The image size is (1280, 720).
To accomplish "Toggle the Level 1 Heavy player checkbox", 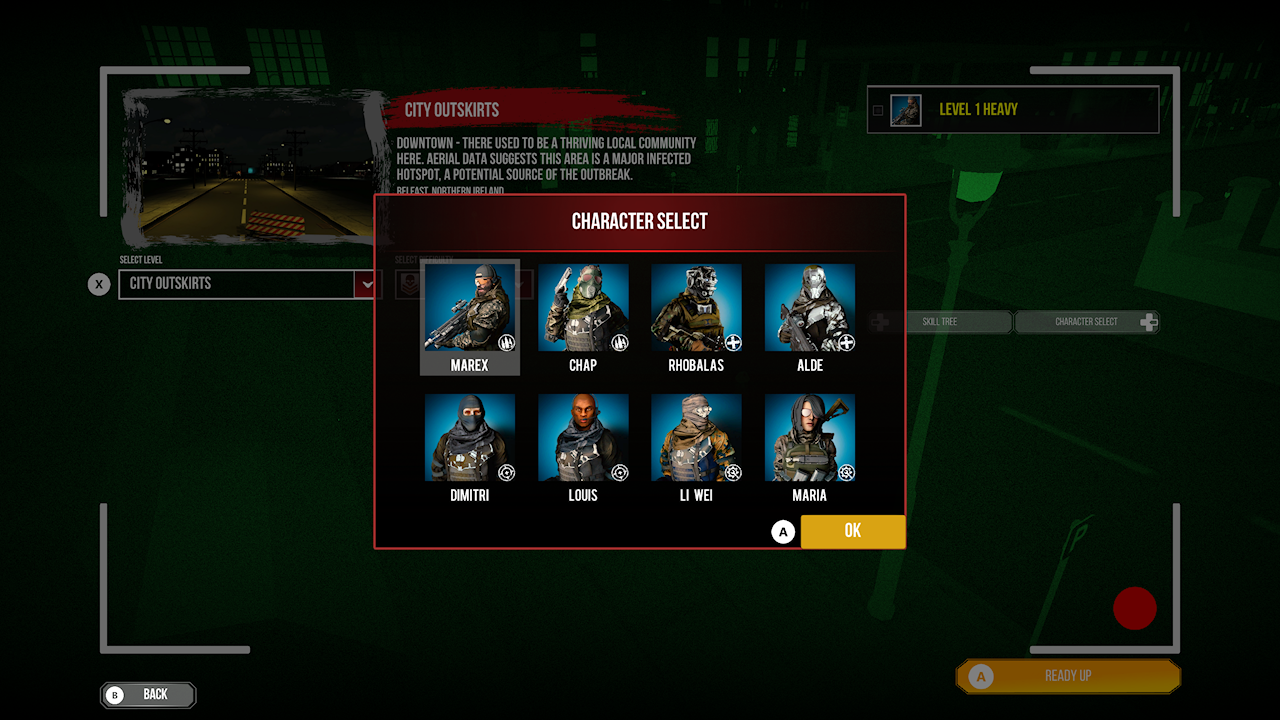I will [x=878, y=110].
